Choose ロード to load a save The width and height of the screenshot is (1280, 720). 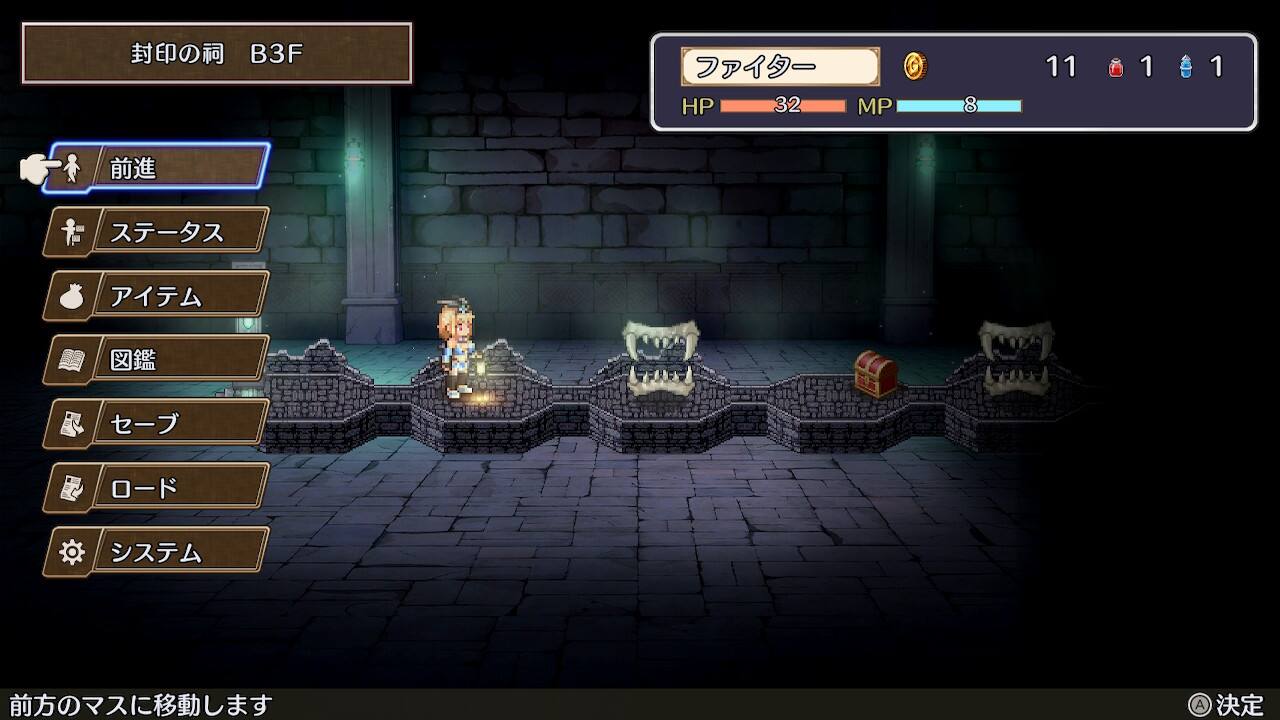158,488
